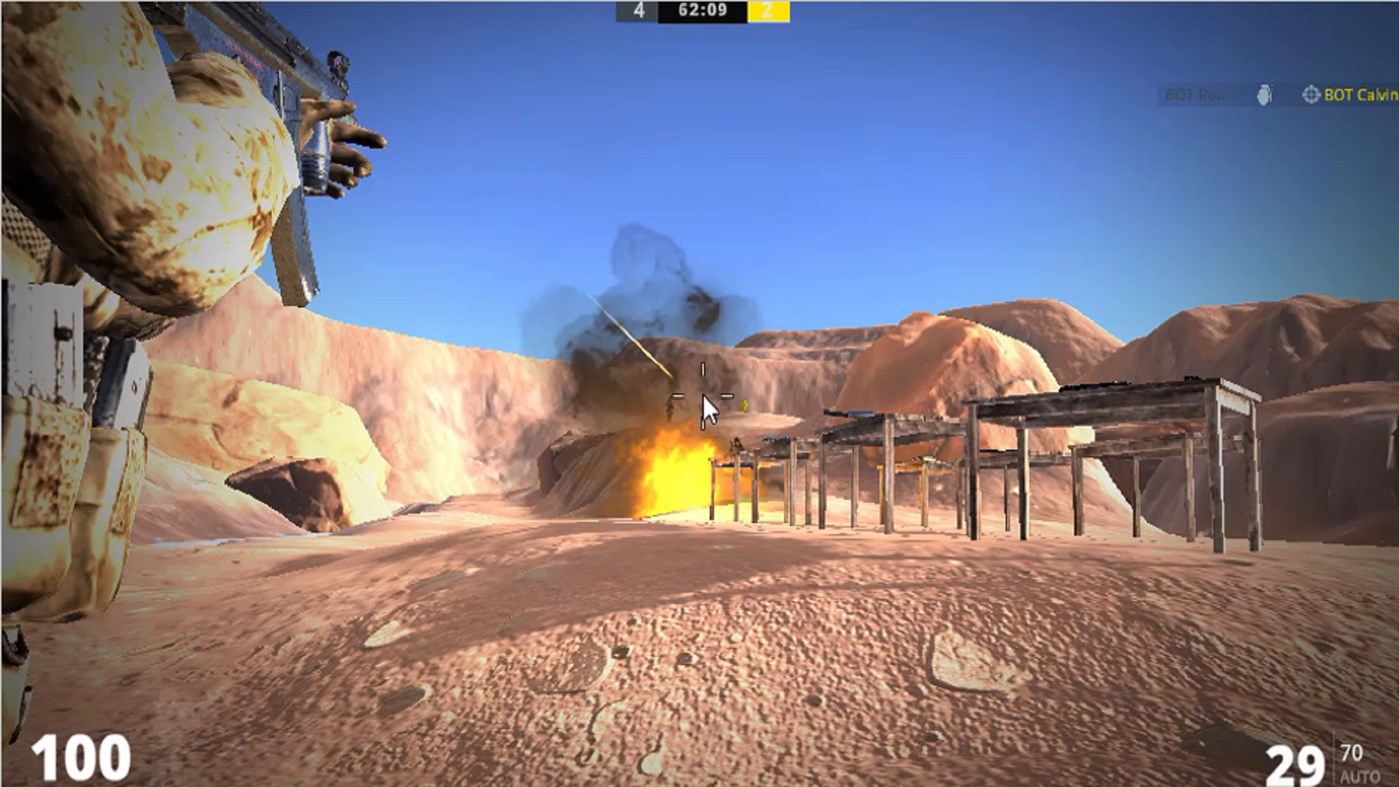Image resolution: width=1399 pixels, height=787 pixels.
Task: Click the grenade kill icon in the killfeed
Action: 1265,95
